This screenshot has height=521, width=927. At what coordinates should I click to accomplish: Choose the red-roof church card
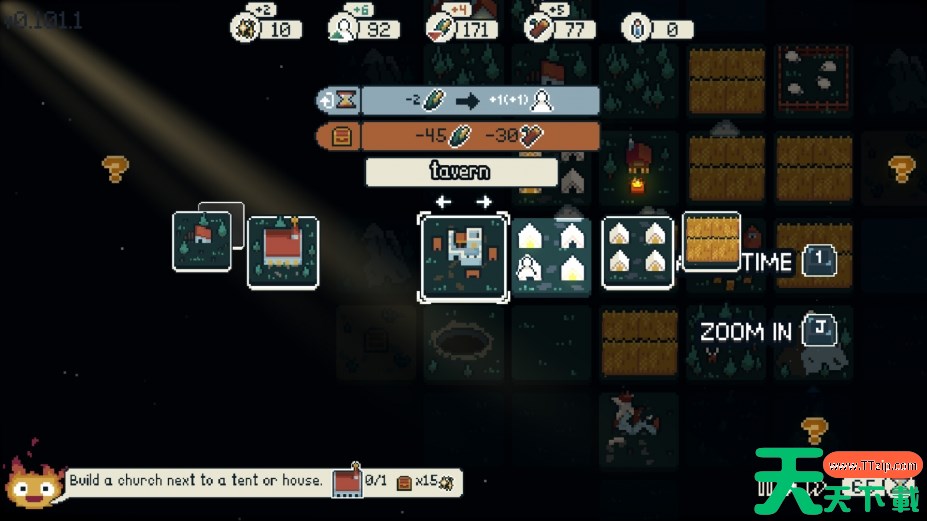(283, 253)
